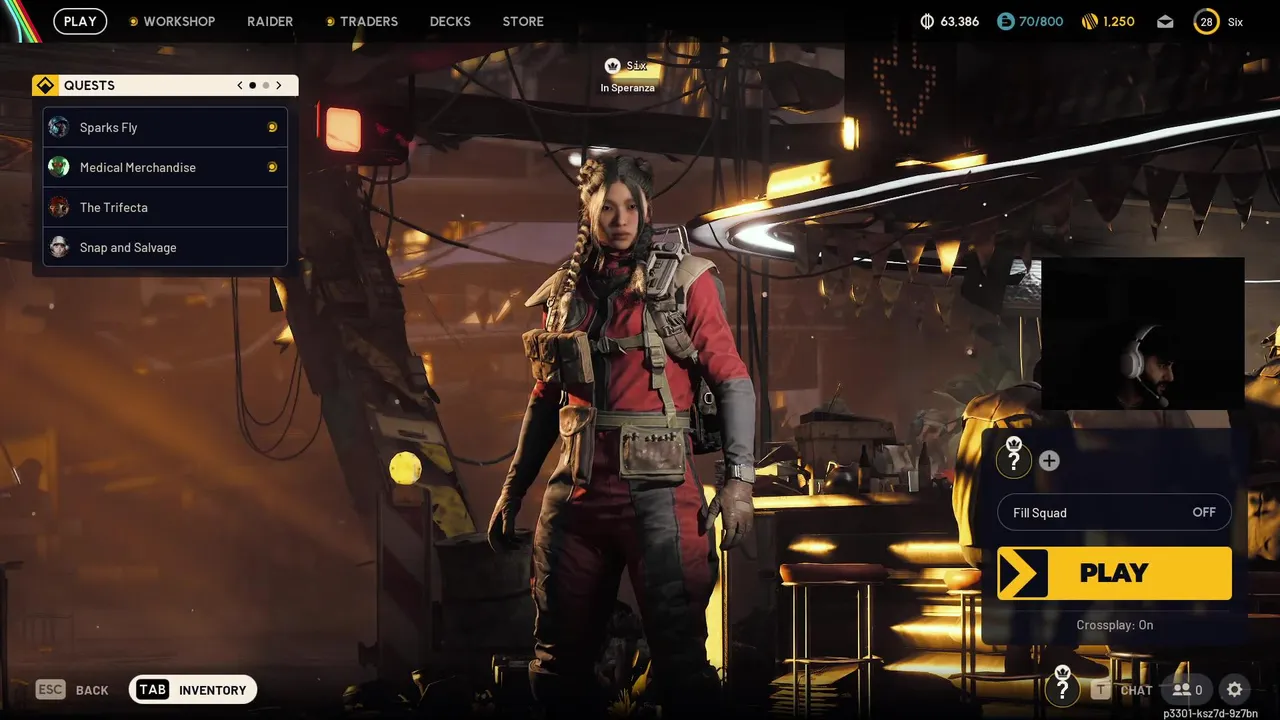
Task: Open the settings gear icon
Action: [x=1235, y=690]
